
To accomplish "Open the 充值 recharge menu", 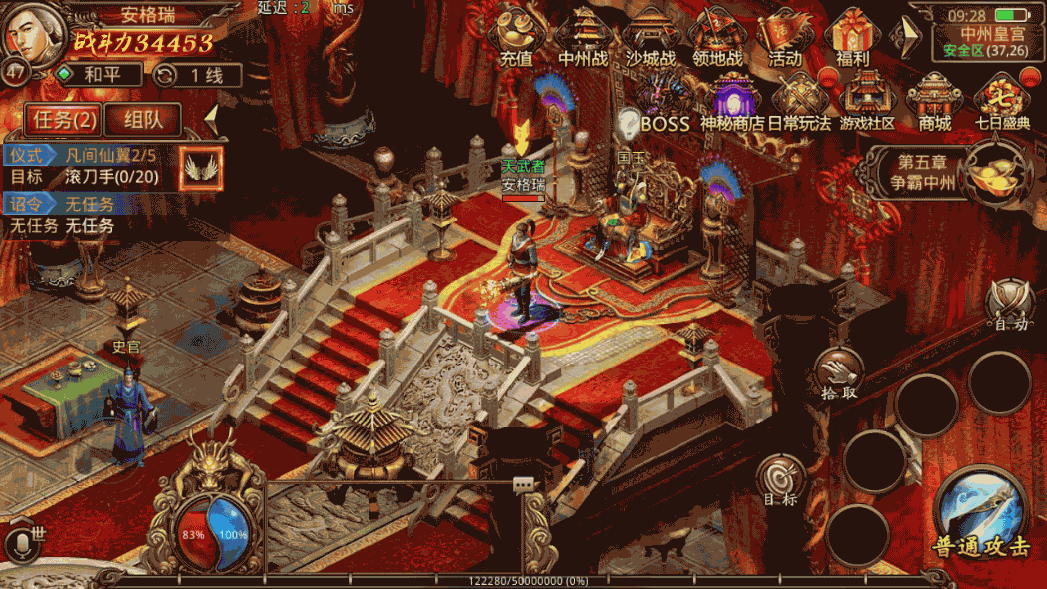I will (516, 38).
